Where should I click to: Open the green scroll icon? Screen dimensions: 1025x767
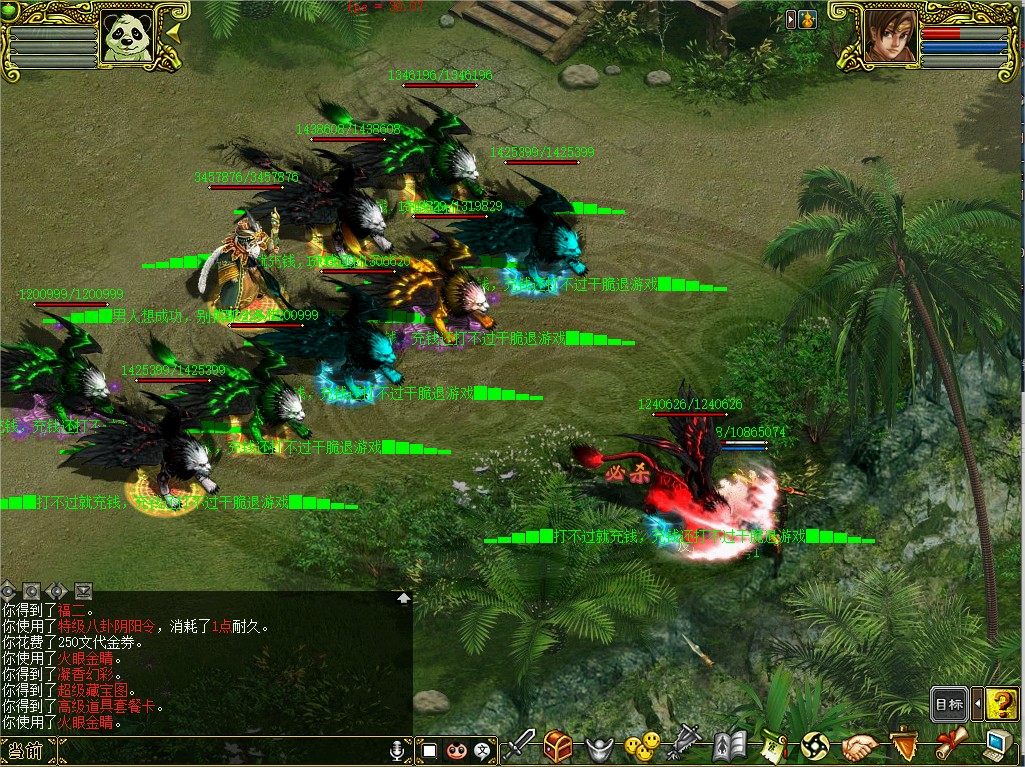coord(772,746)
